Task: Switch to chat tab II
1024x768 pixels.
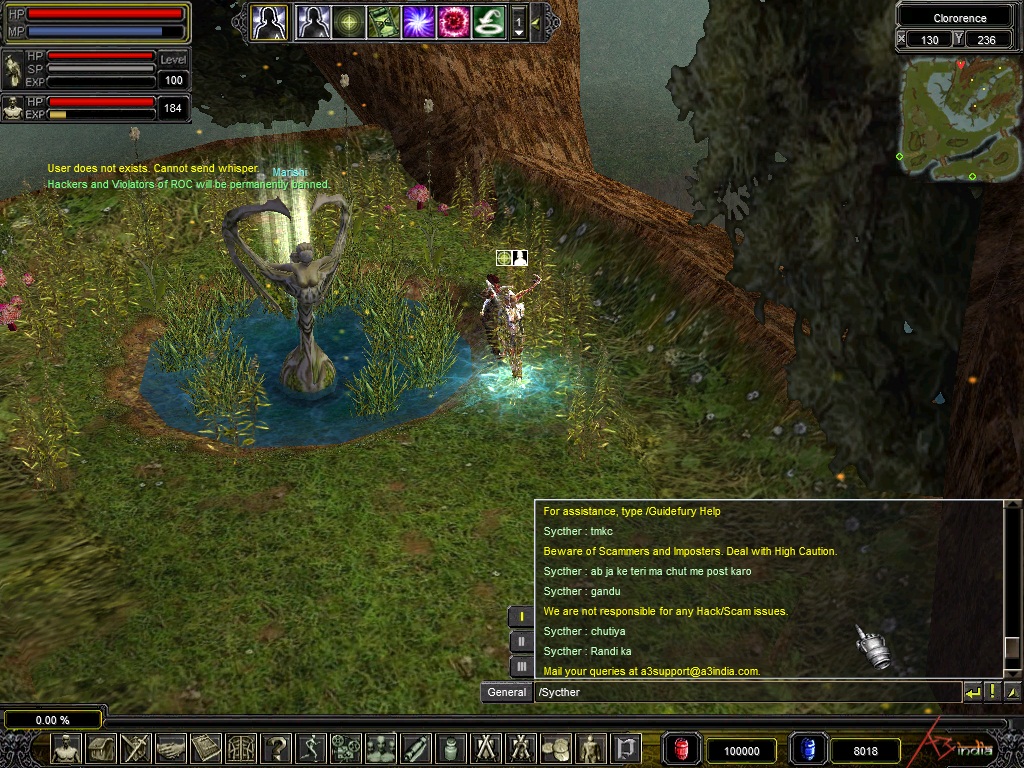Action: click(521, 642)
